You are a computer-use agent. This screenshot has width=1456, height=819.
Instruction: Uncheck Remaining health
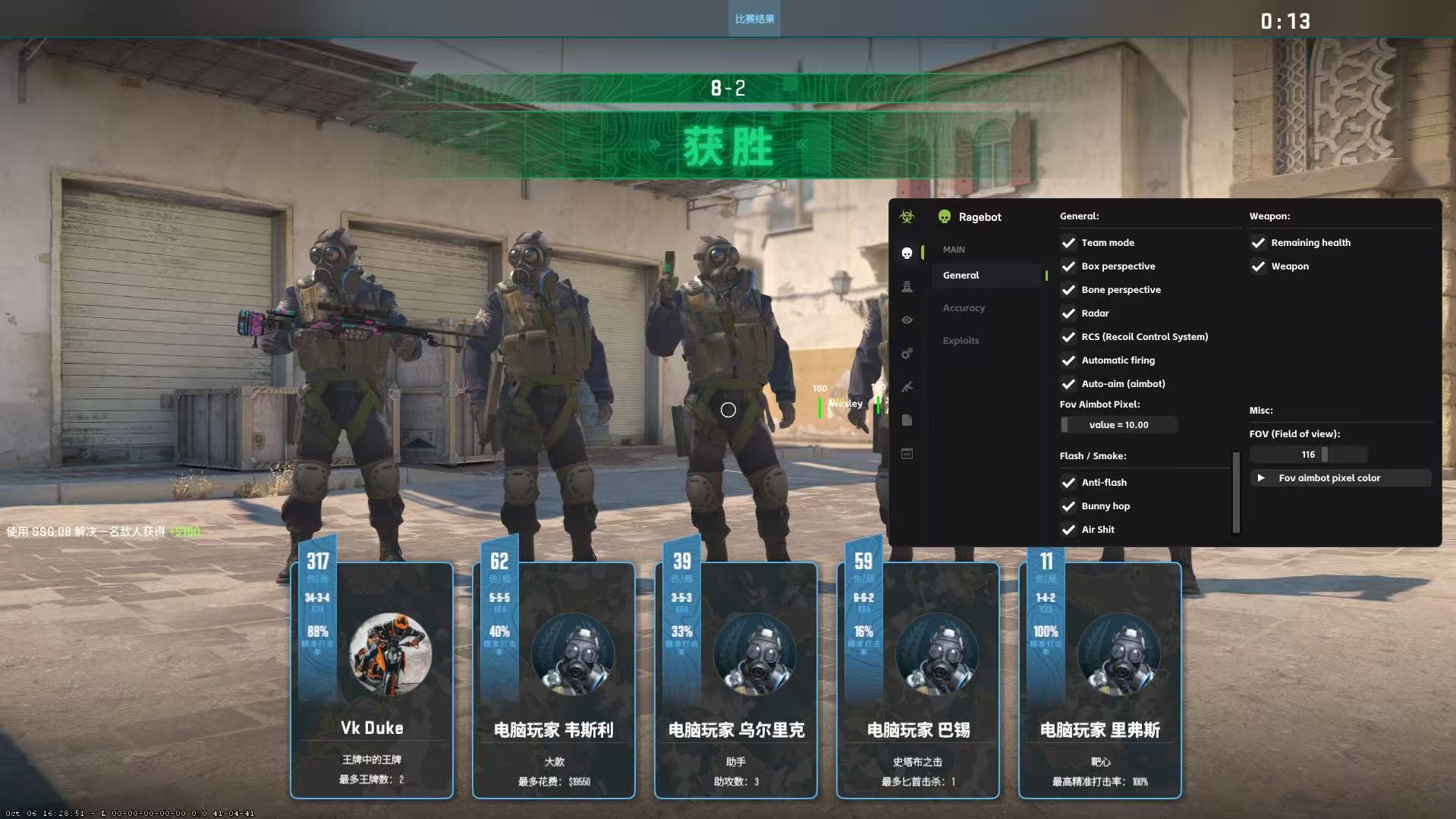tap(1258, 243)
